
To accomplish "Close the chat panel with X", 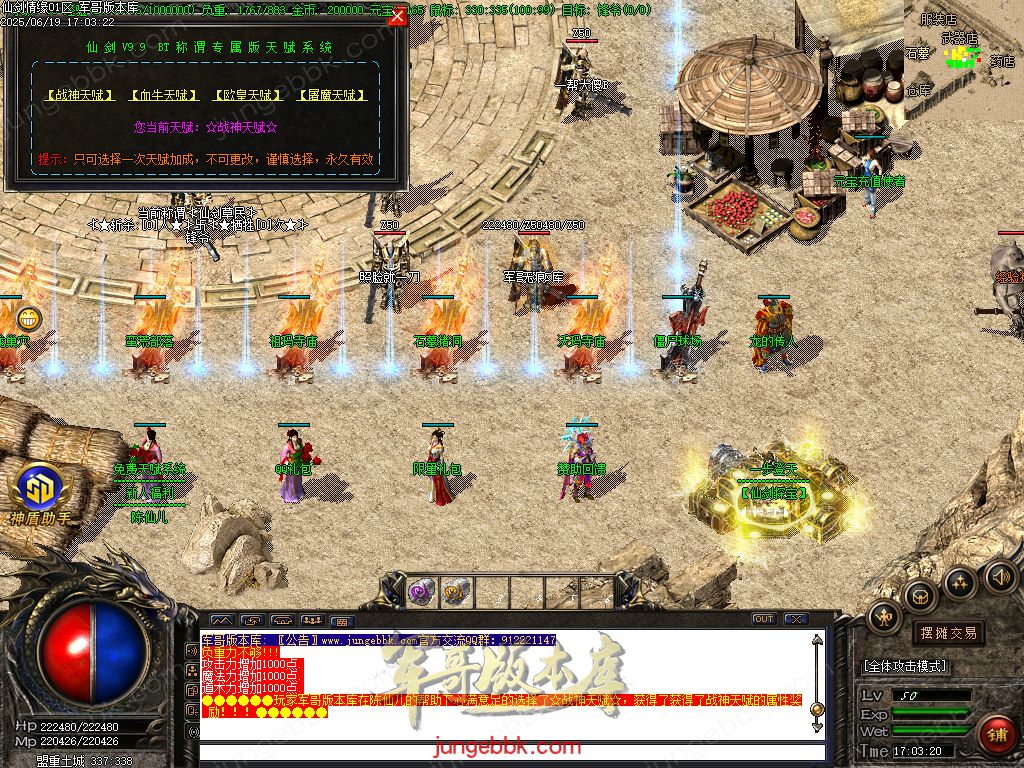I will [x=796, y=619].
